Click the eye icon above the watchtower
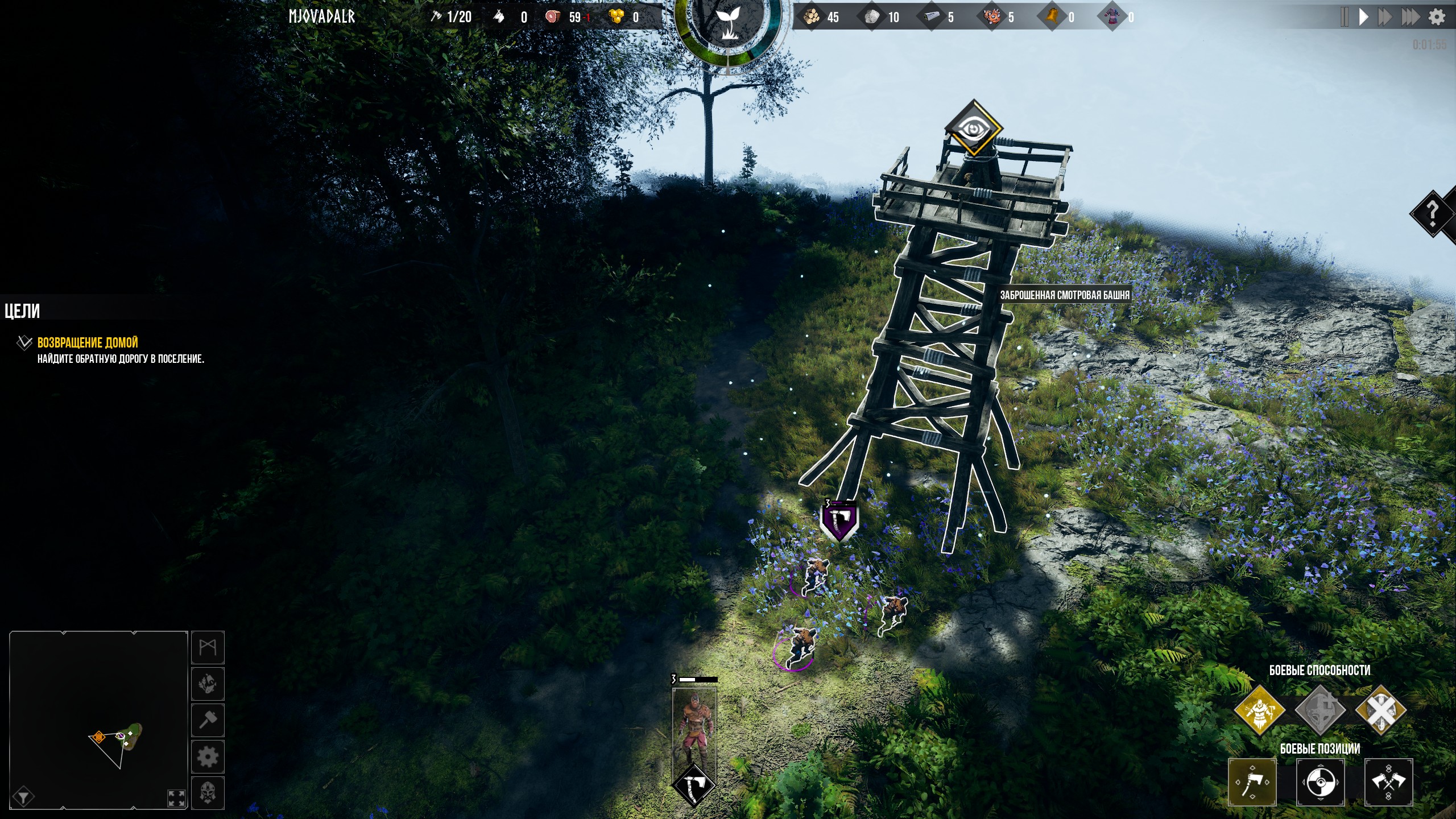This screenshot has height=819, width=1456. [973, 129]
